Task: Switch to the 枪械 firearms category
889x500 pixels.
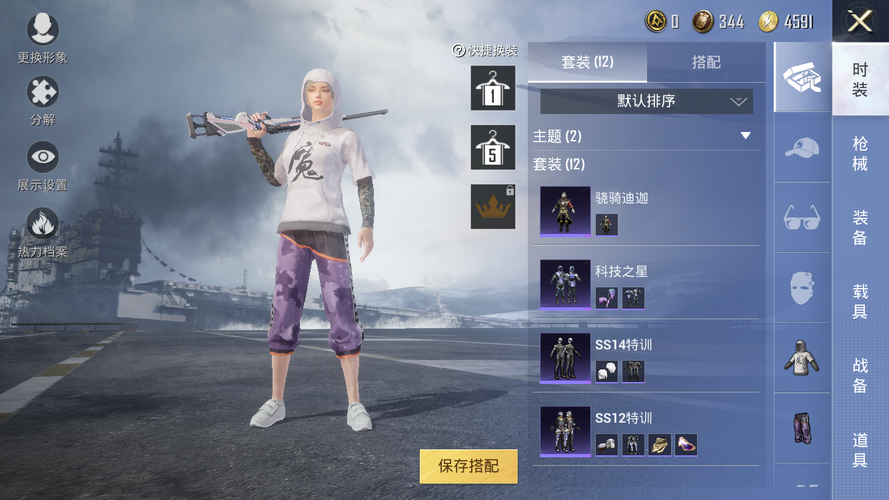Action: tap(860, 154)
